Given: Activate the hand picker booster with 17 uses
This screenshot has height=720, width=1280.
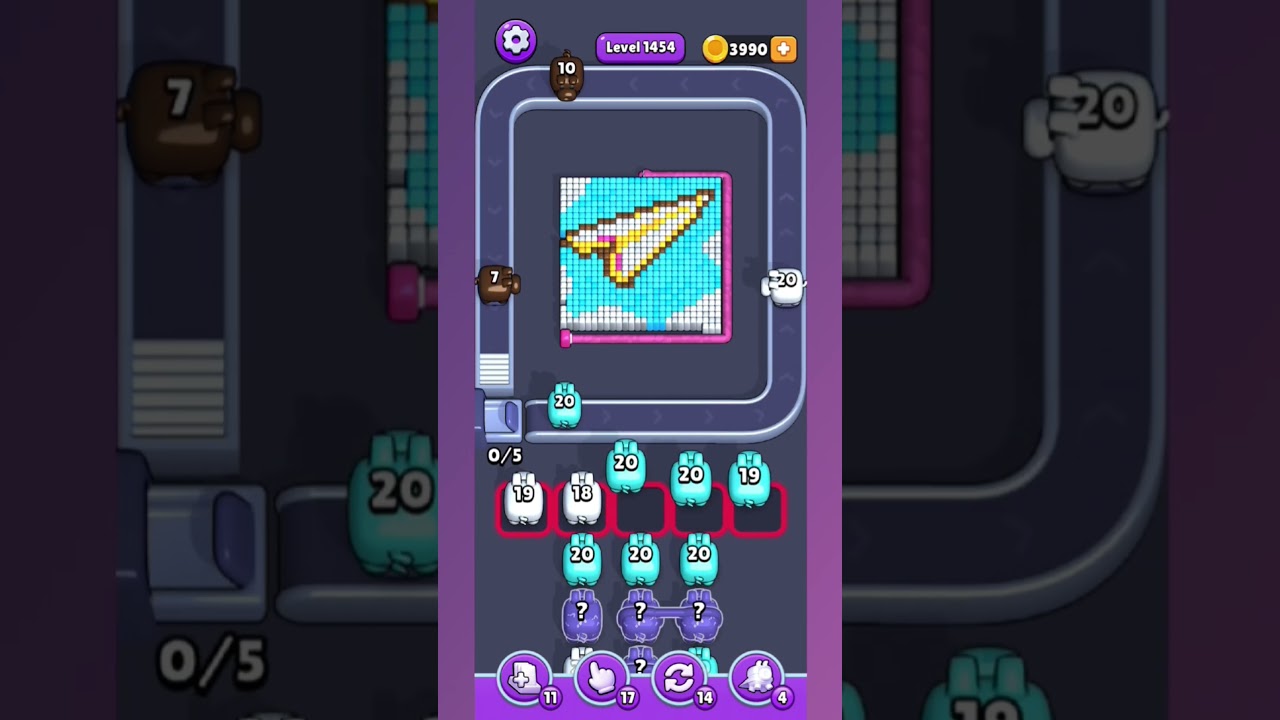Looking at the screenshot, I should (601, 678).
